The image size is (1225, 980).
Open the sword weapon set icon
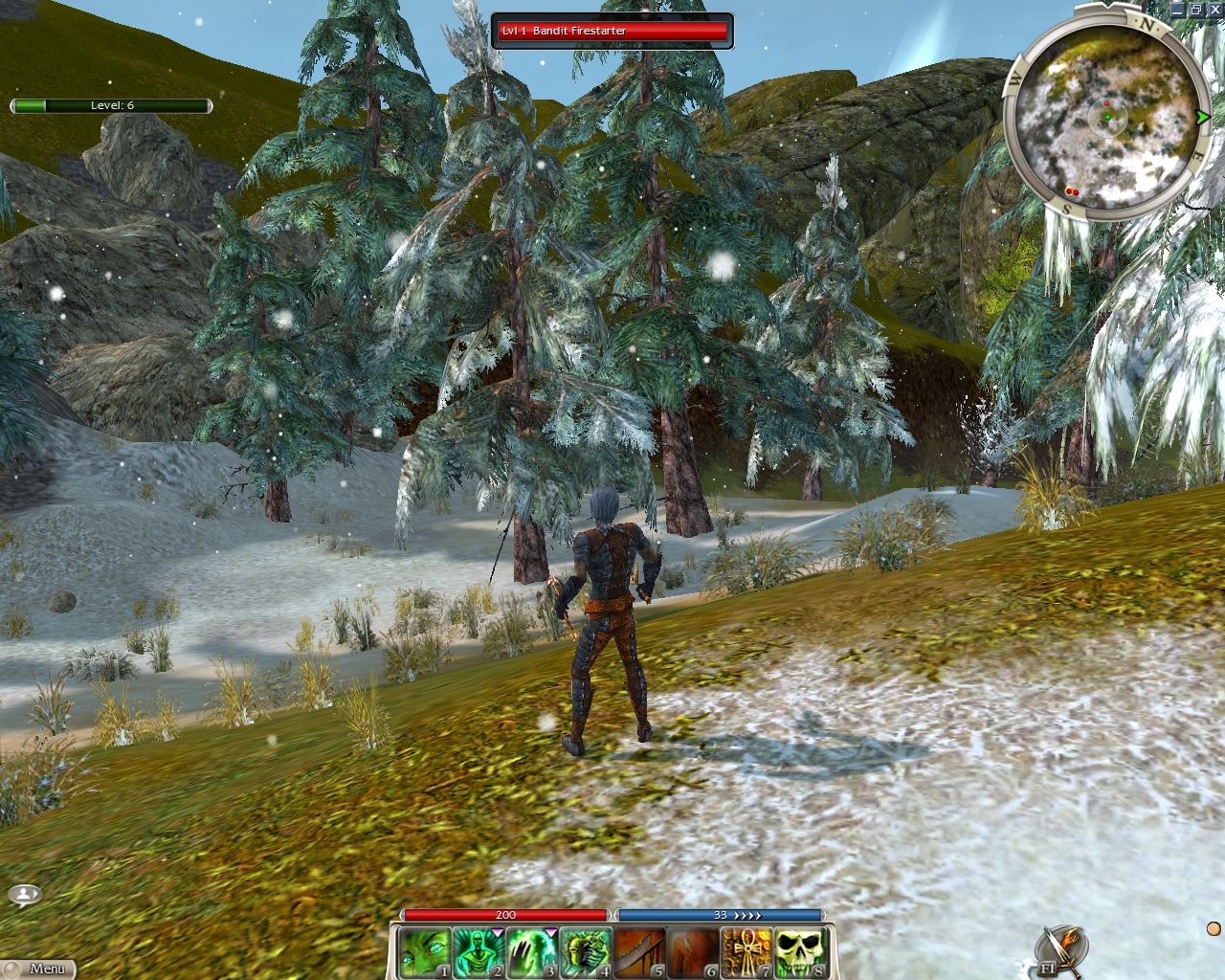[x=1062, y=950]
